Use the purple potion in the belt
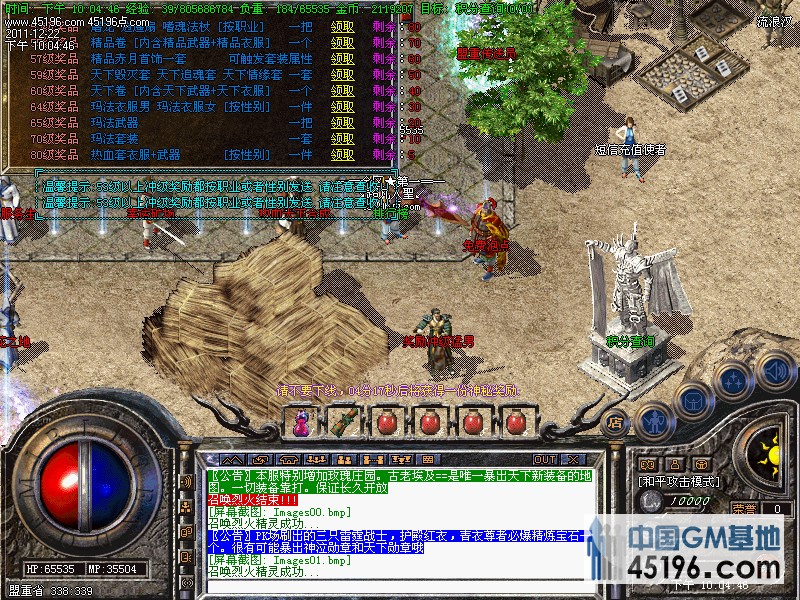 click(301, 422)
